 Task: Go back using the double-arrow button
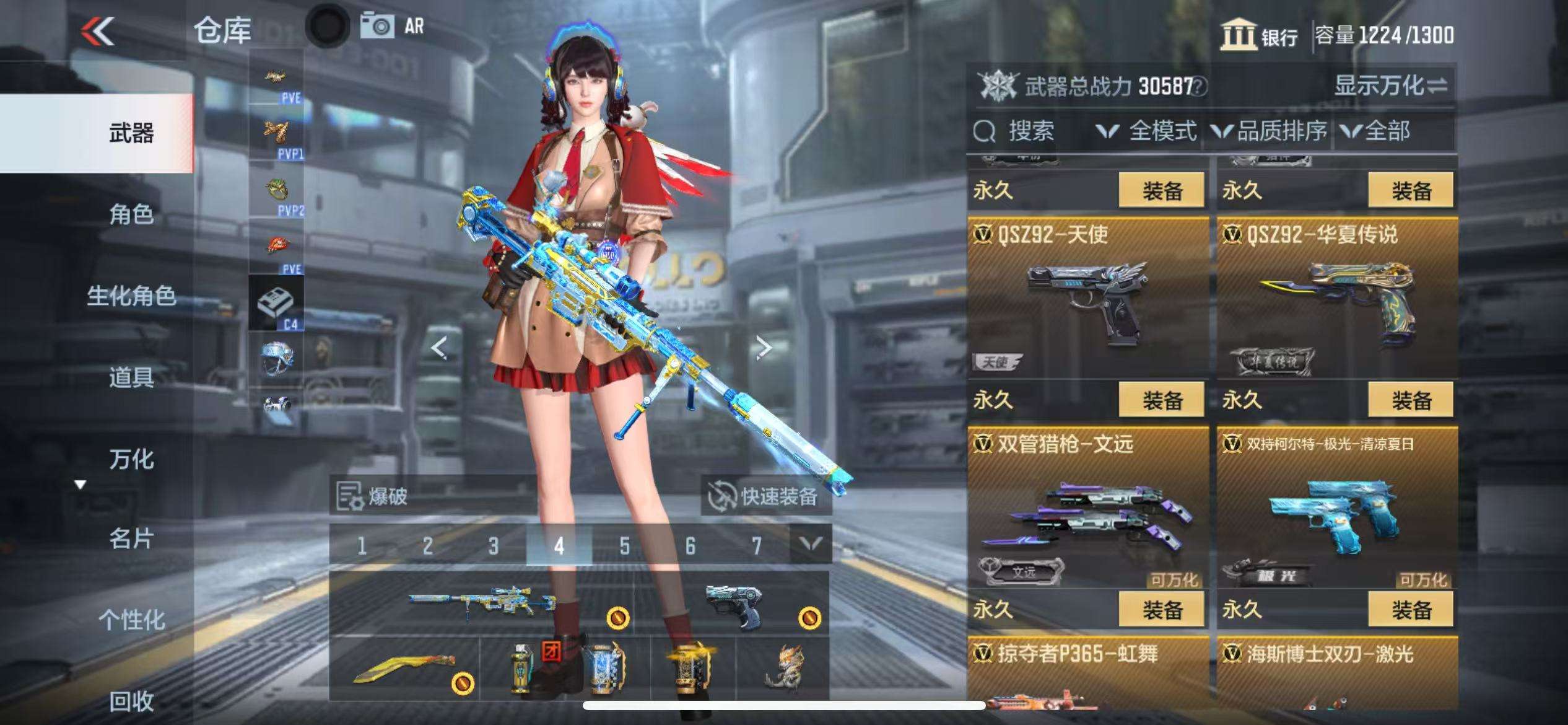pos(98,31)
